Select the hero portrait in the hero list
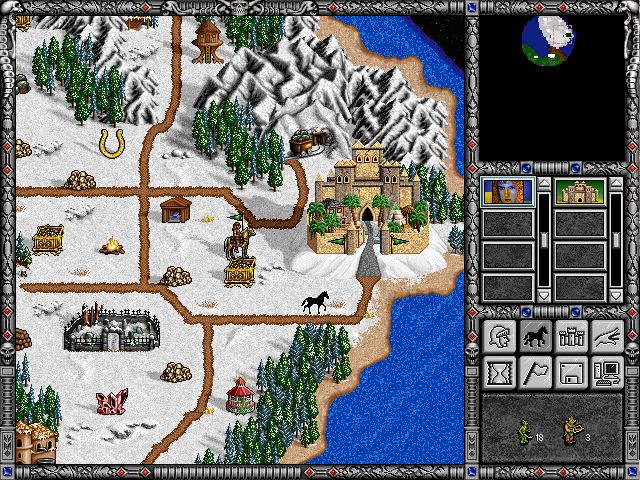Viewport: 640px width, 480px height. [x=507, y=192]
